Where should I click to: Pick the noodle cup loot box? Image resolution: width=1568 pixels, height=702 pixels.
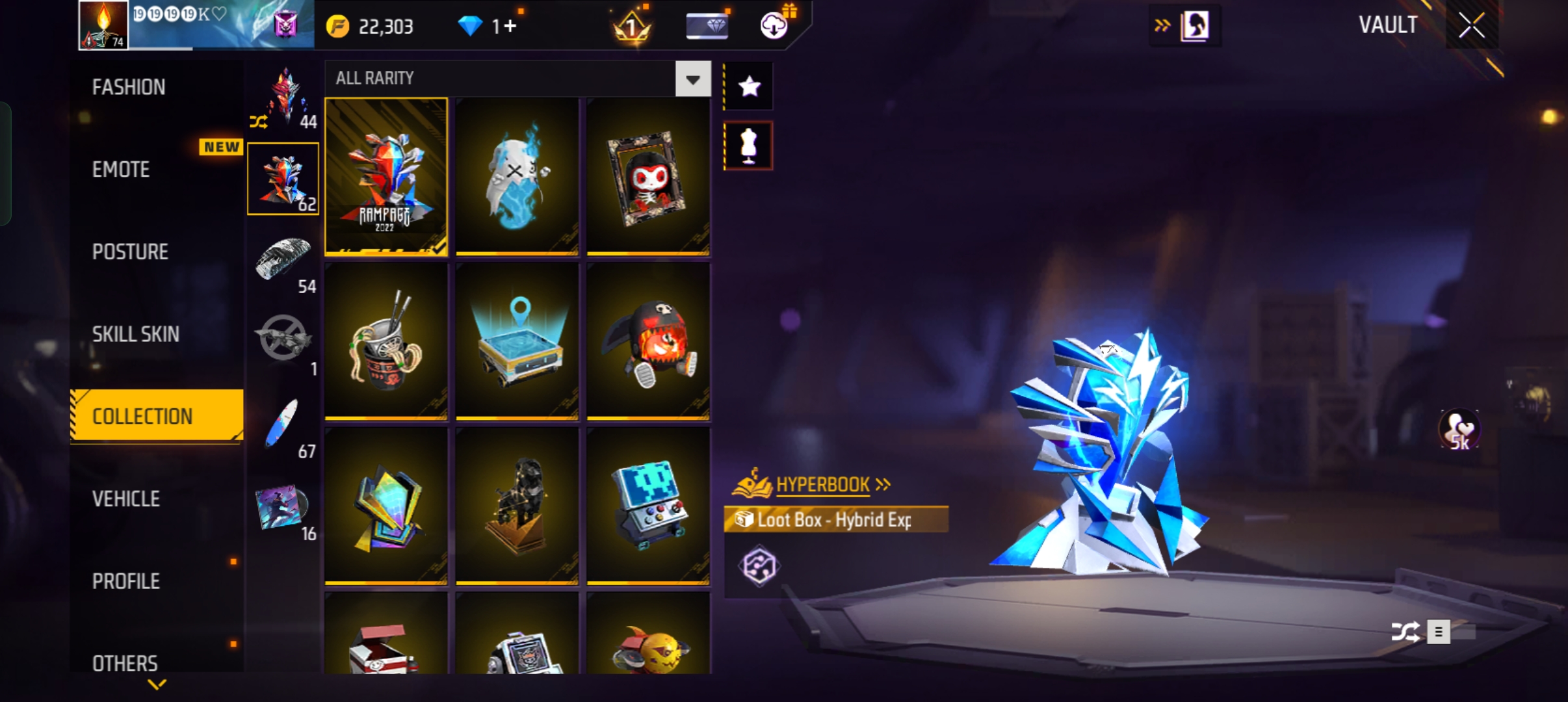(x=386, y=341)
